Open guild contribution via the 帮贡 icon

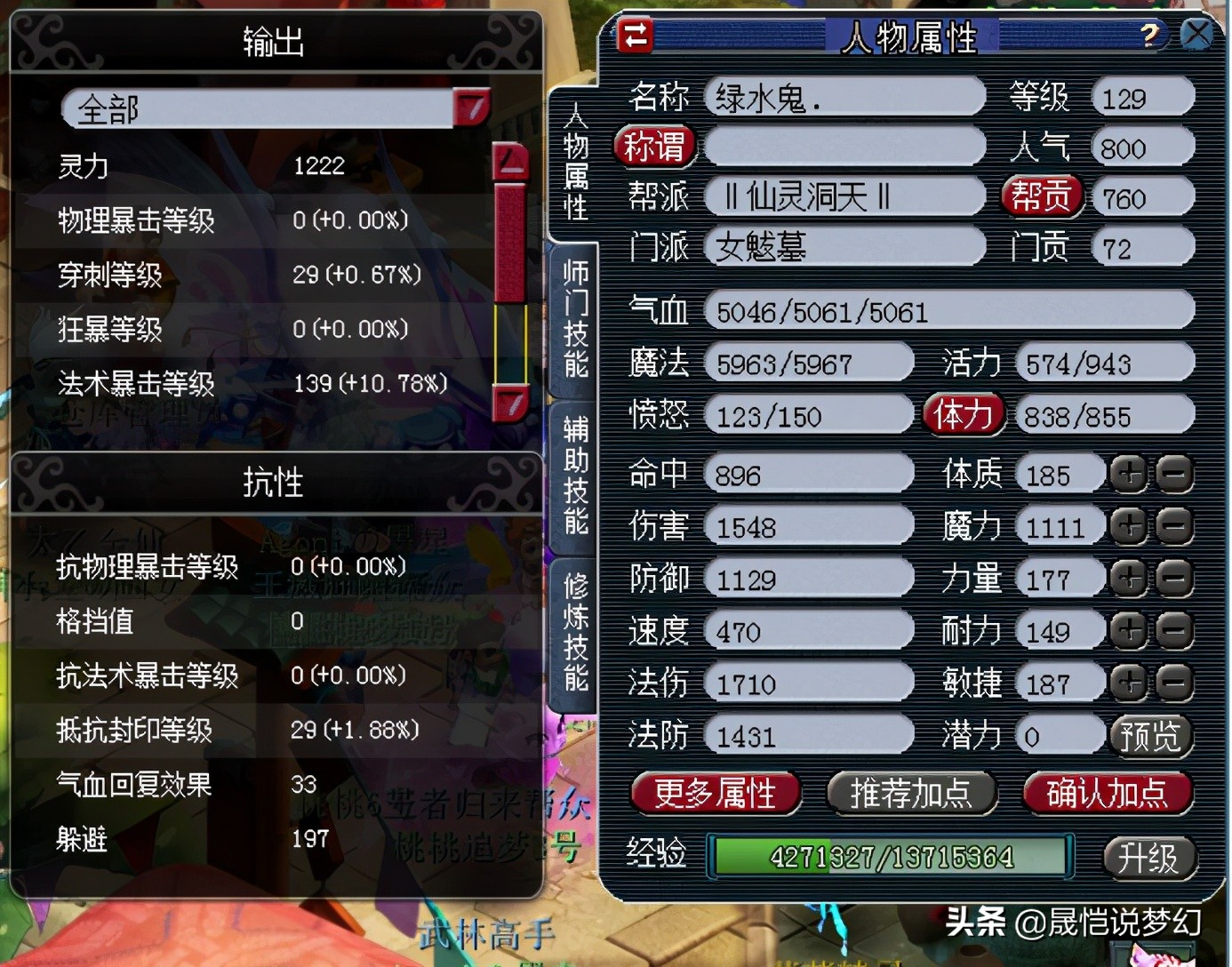click(x=1042, y=197)
